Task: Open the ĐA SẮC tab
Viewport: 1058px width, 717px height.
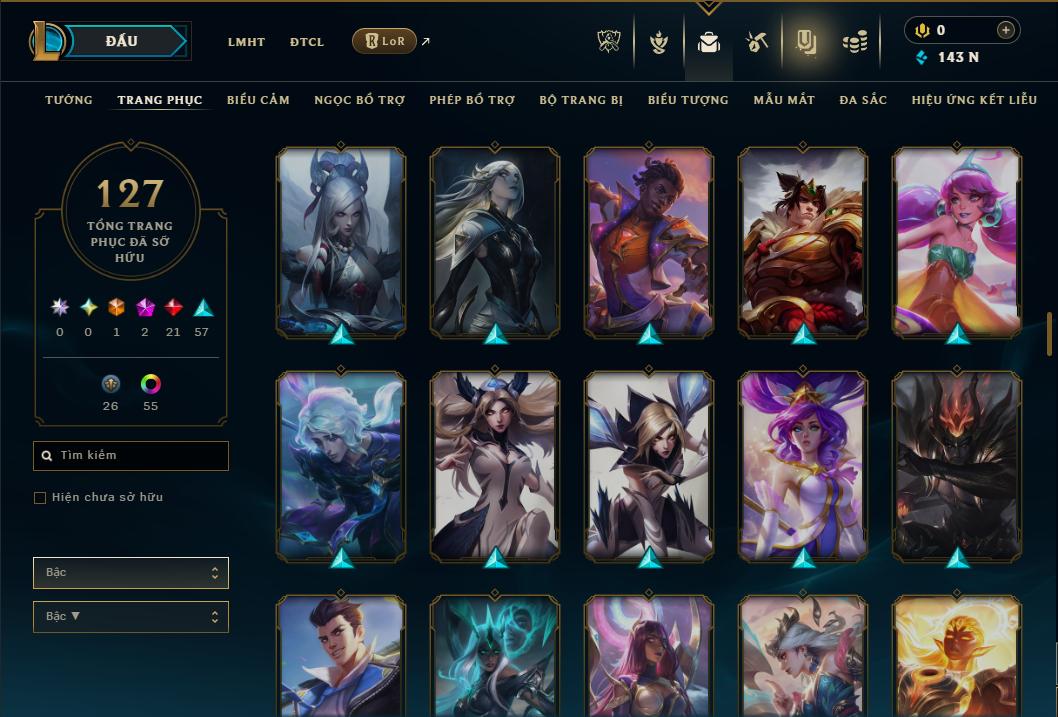Action: pyautogui.click(x=863, y=100)
